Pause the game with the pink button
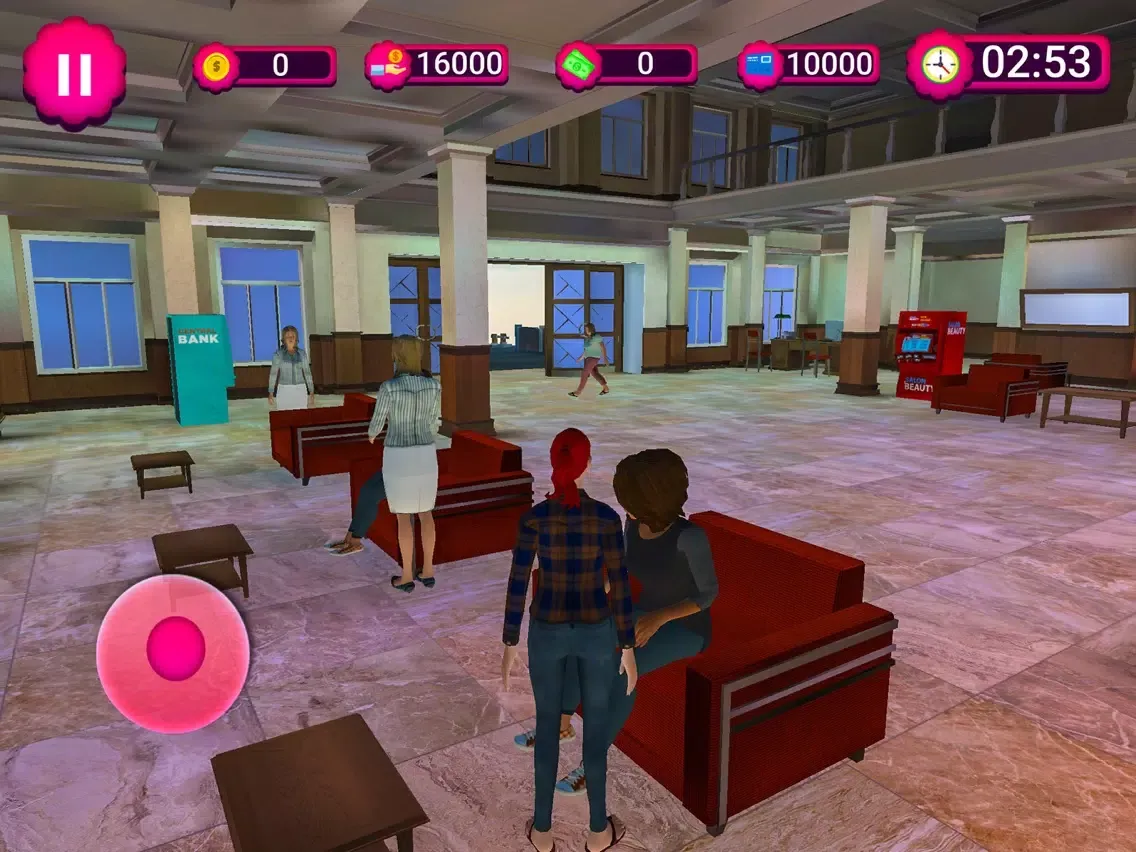 pos(74,73)
